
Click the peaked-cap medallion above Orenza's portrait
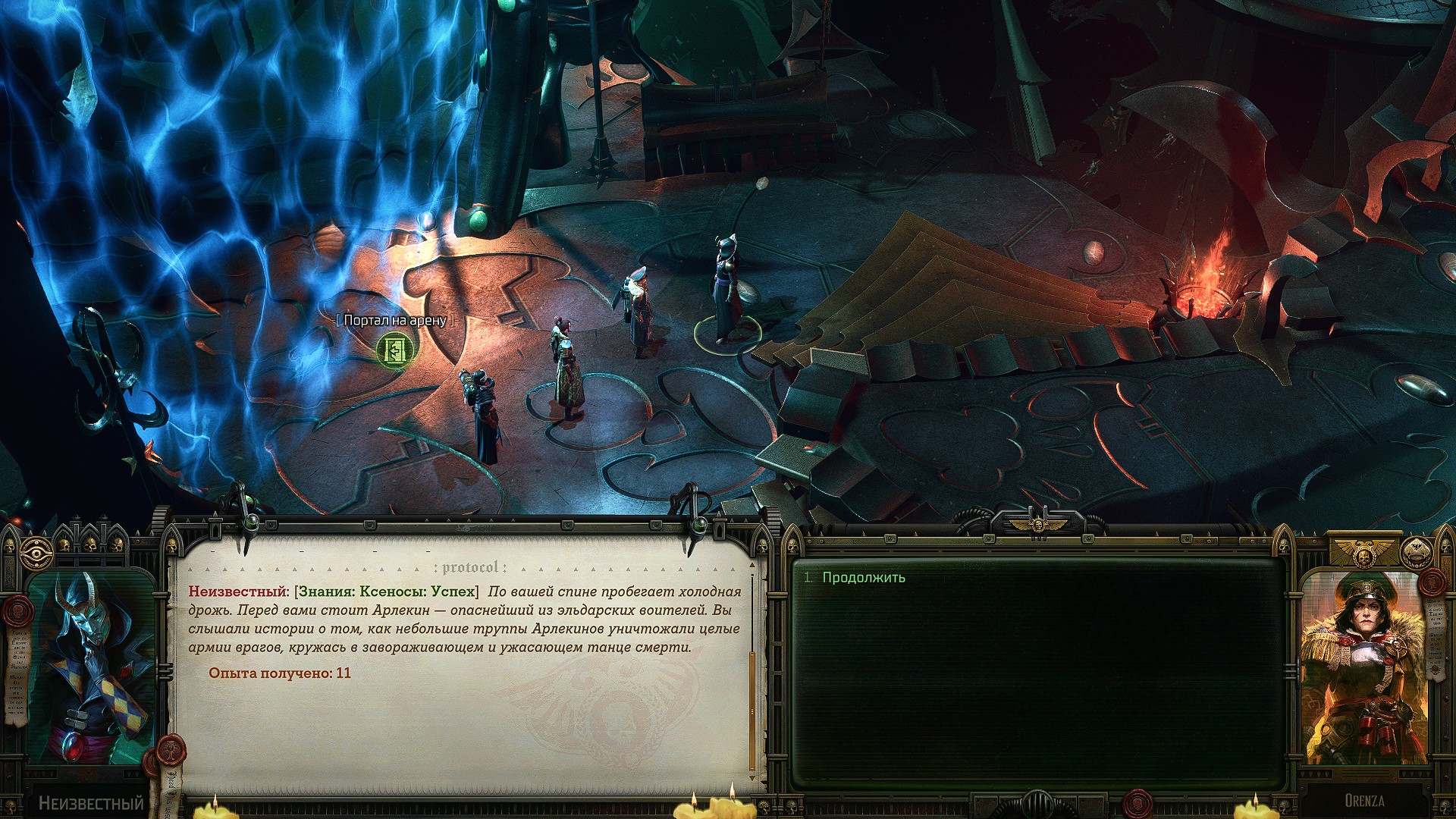(x=1417, y=554)
